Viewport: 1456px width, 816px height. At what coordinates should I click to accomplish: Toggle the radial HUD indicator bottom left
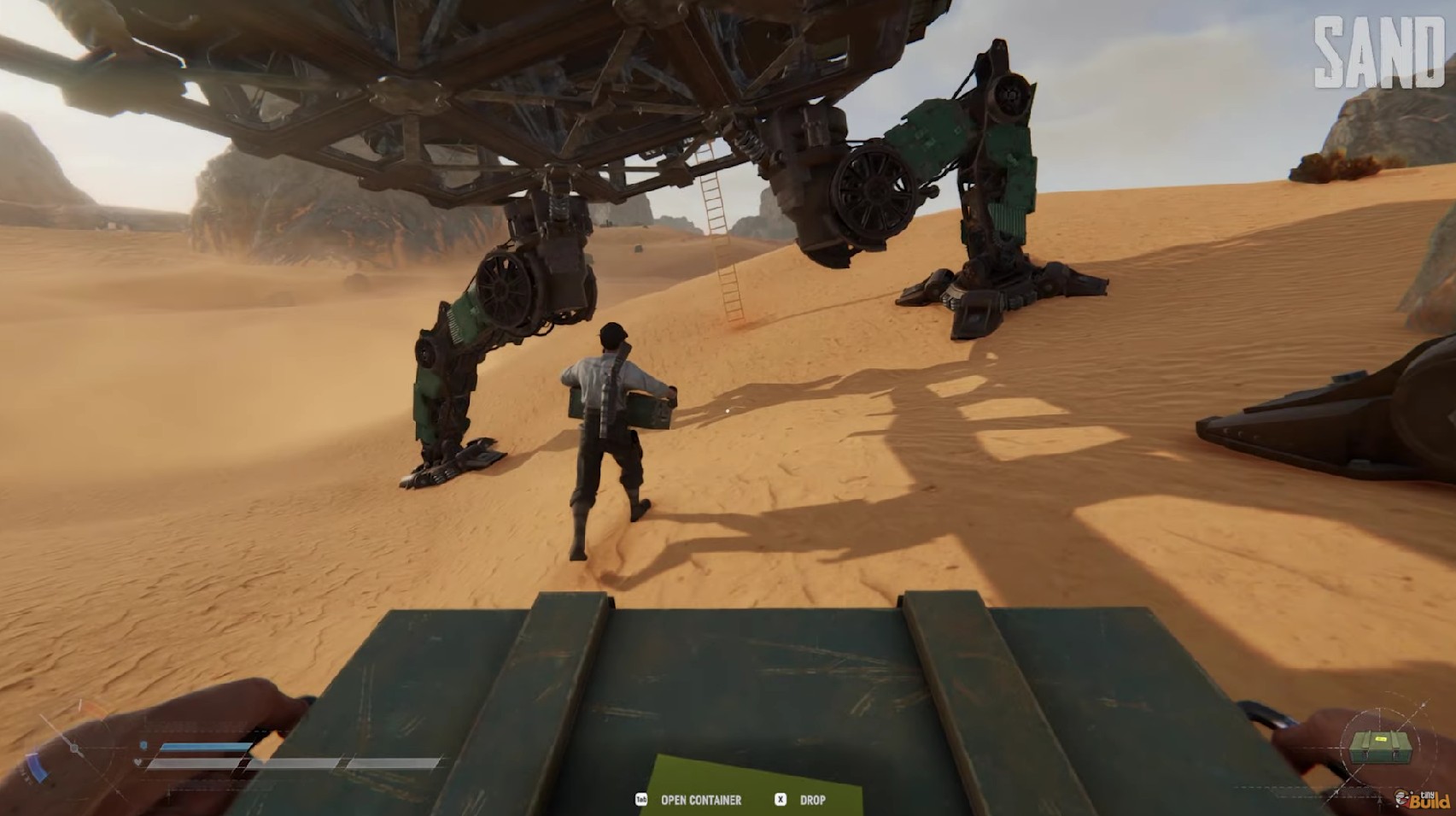[74, 748]
